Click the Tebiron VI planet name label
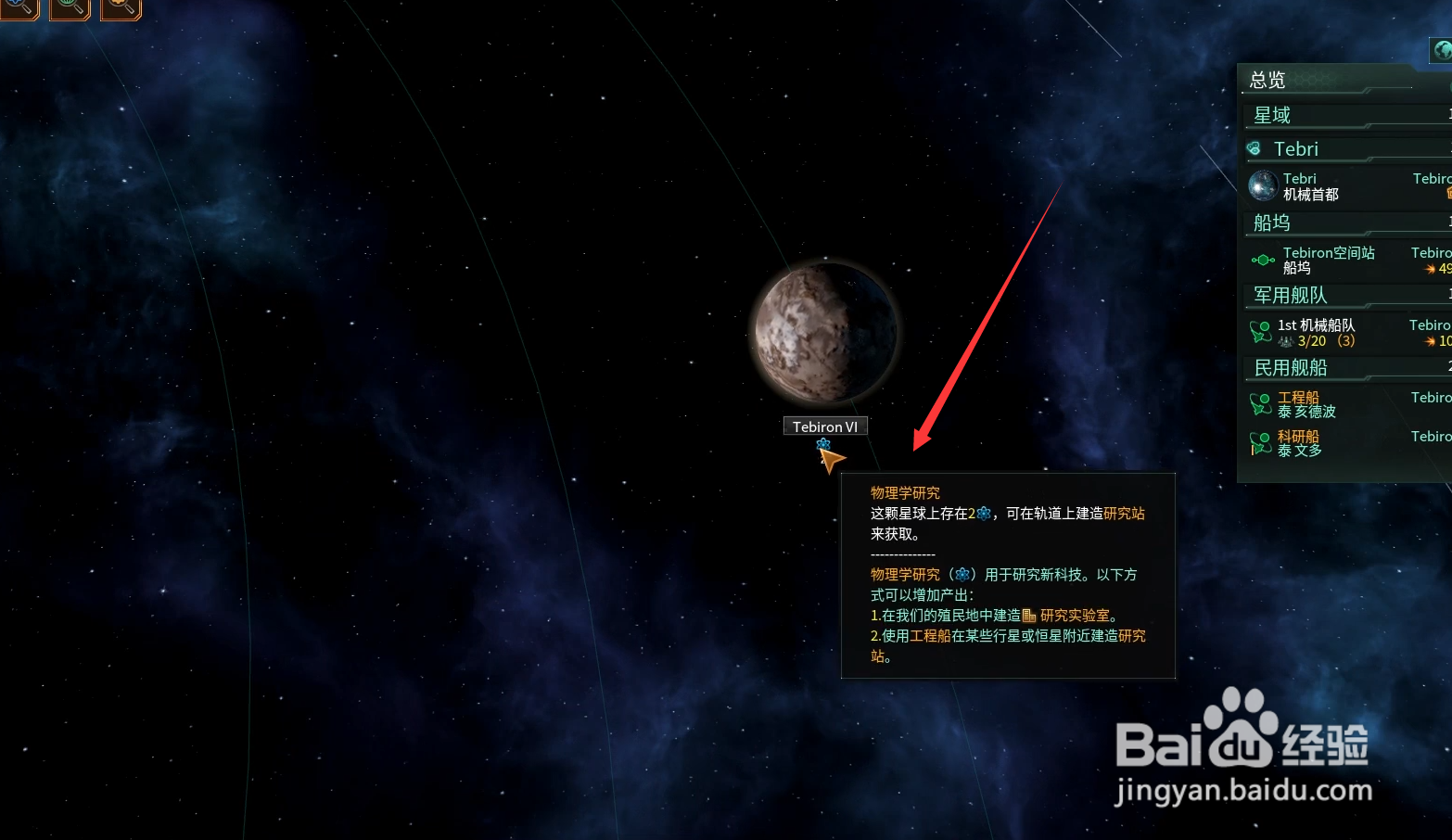The height and width of the screenshot is (840, 1452). [825, 426]
